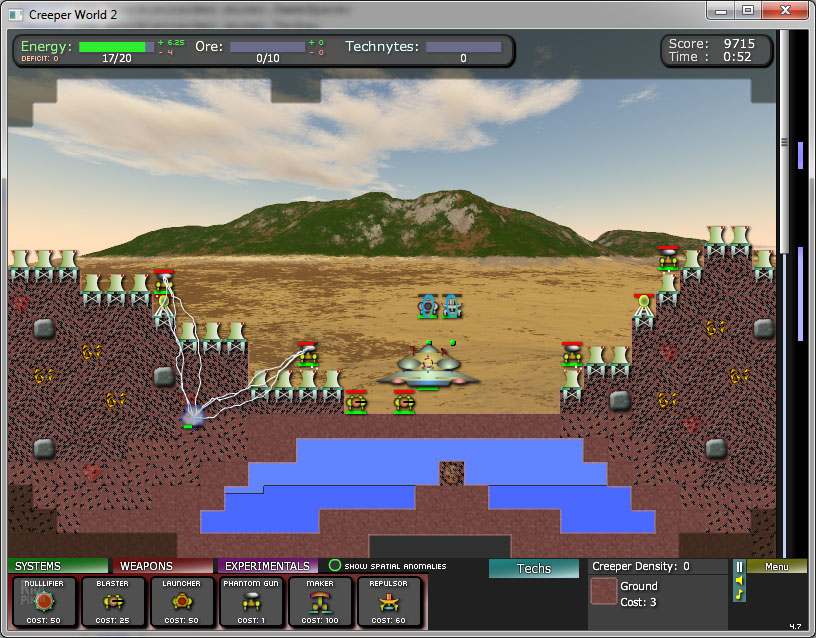Show the Experimentals tab
816x638 pixels.
click(267, 566)
